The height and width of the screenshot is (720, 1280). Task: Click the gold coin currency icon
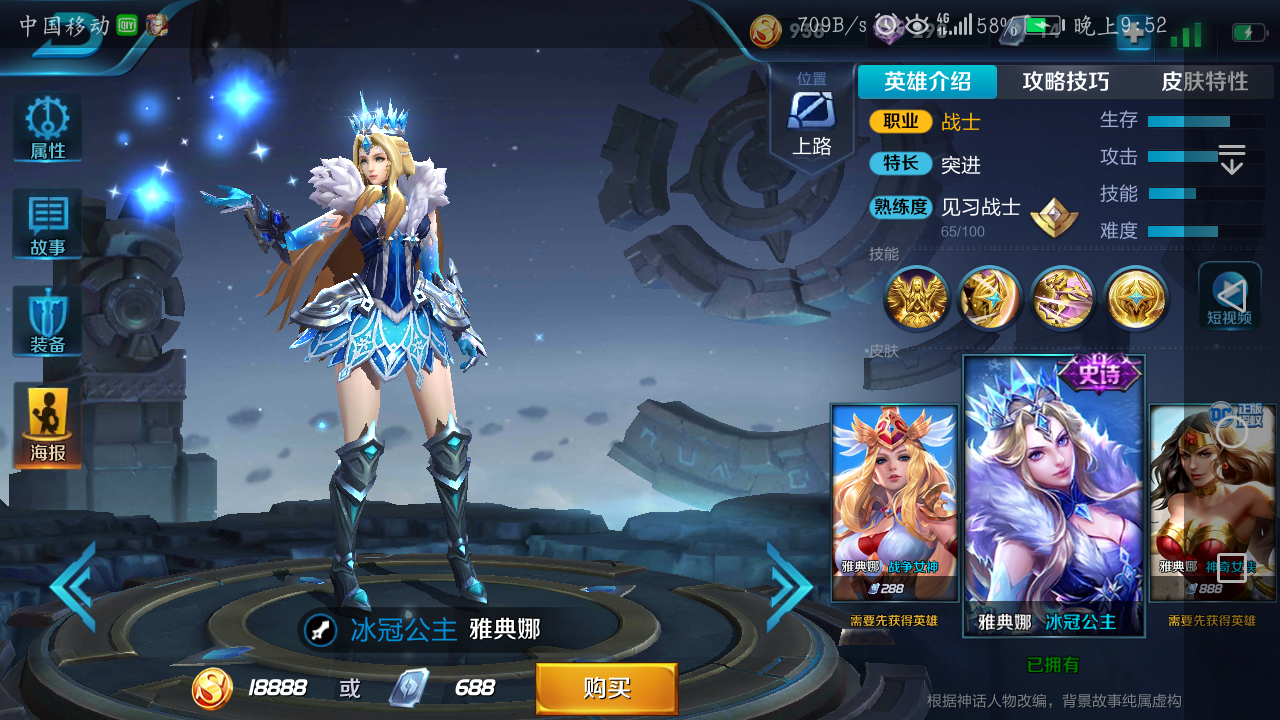pyautogui.click(x=211, y=689)
